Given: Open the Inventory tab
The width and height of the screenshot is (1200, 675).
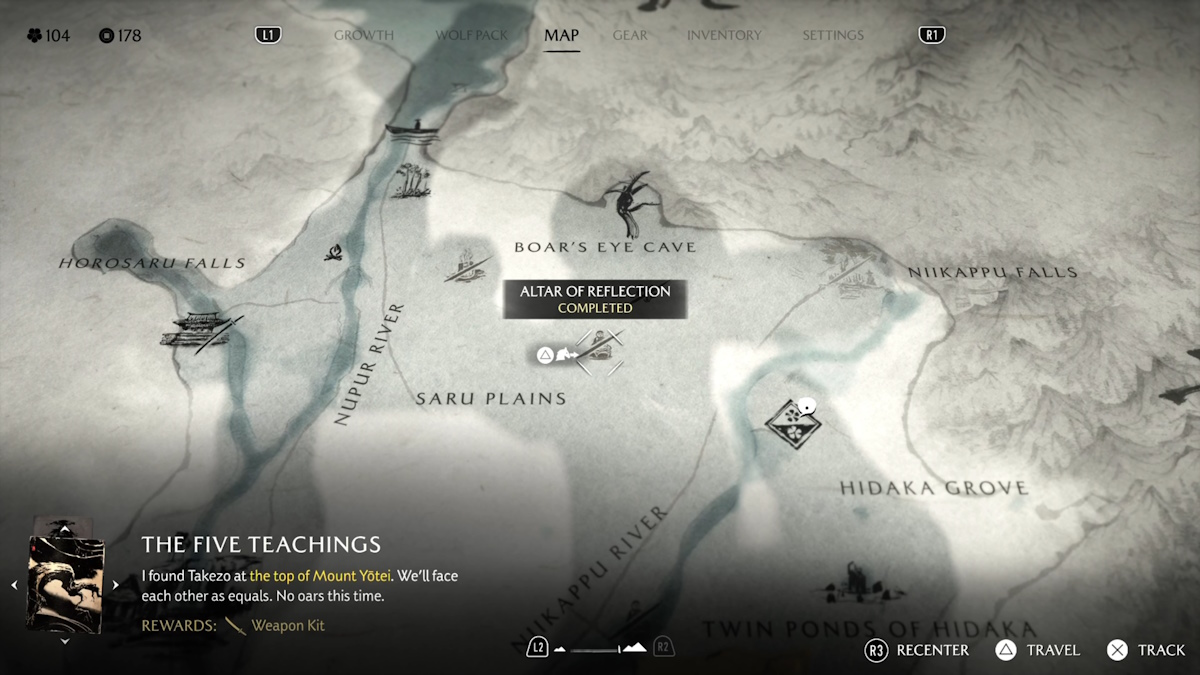Looking at the screenshot, I should click(x=724, y=35).
